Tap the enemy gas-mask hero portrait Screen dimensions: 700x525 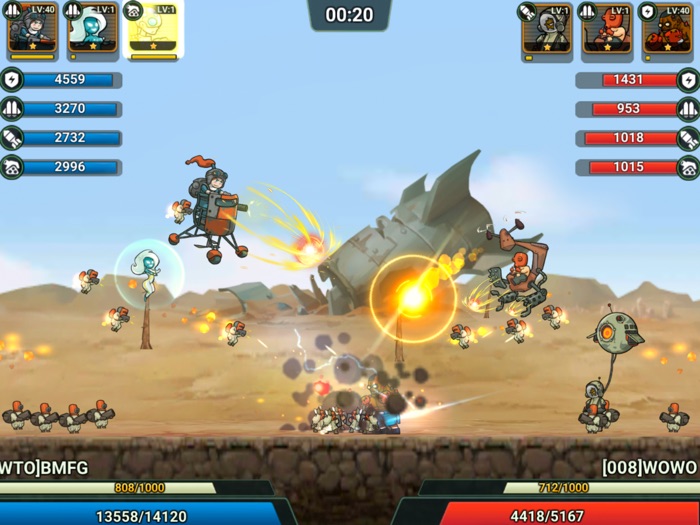click(x=546, y=31)
